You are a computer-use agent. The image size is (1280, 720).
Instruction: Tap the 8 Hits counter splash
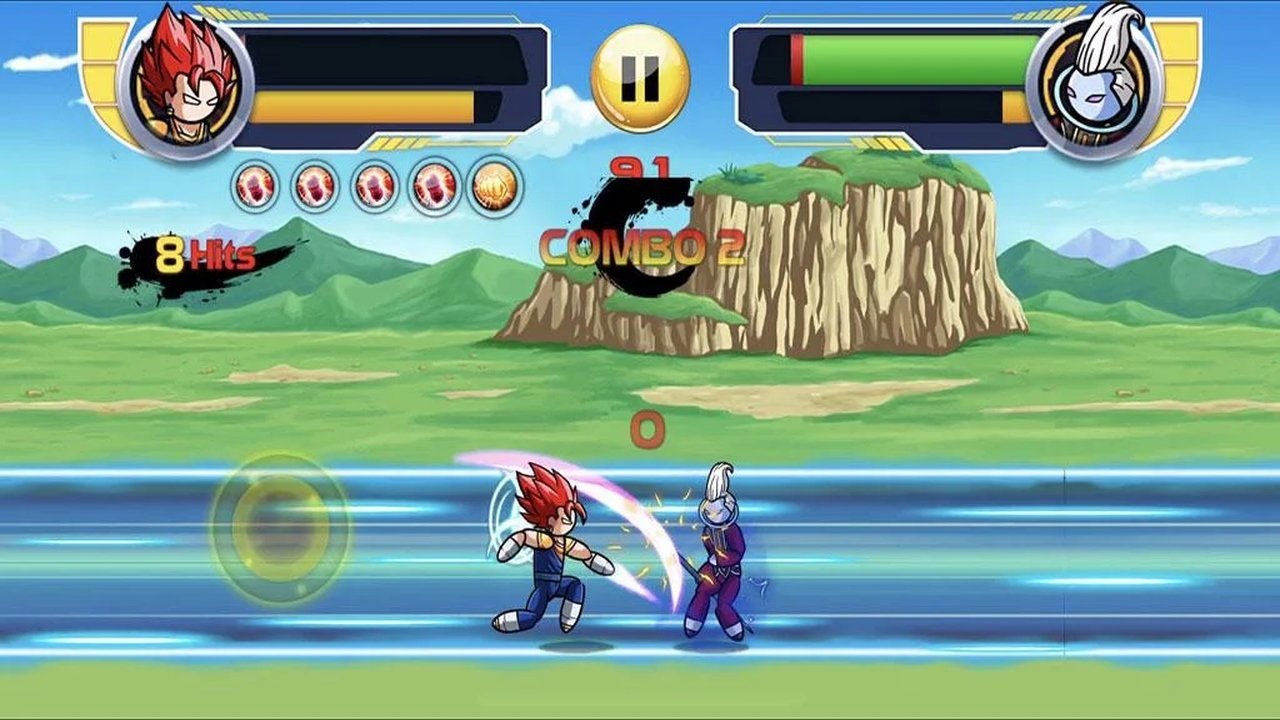pyautogui.click(x=205, y=253)
